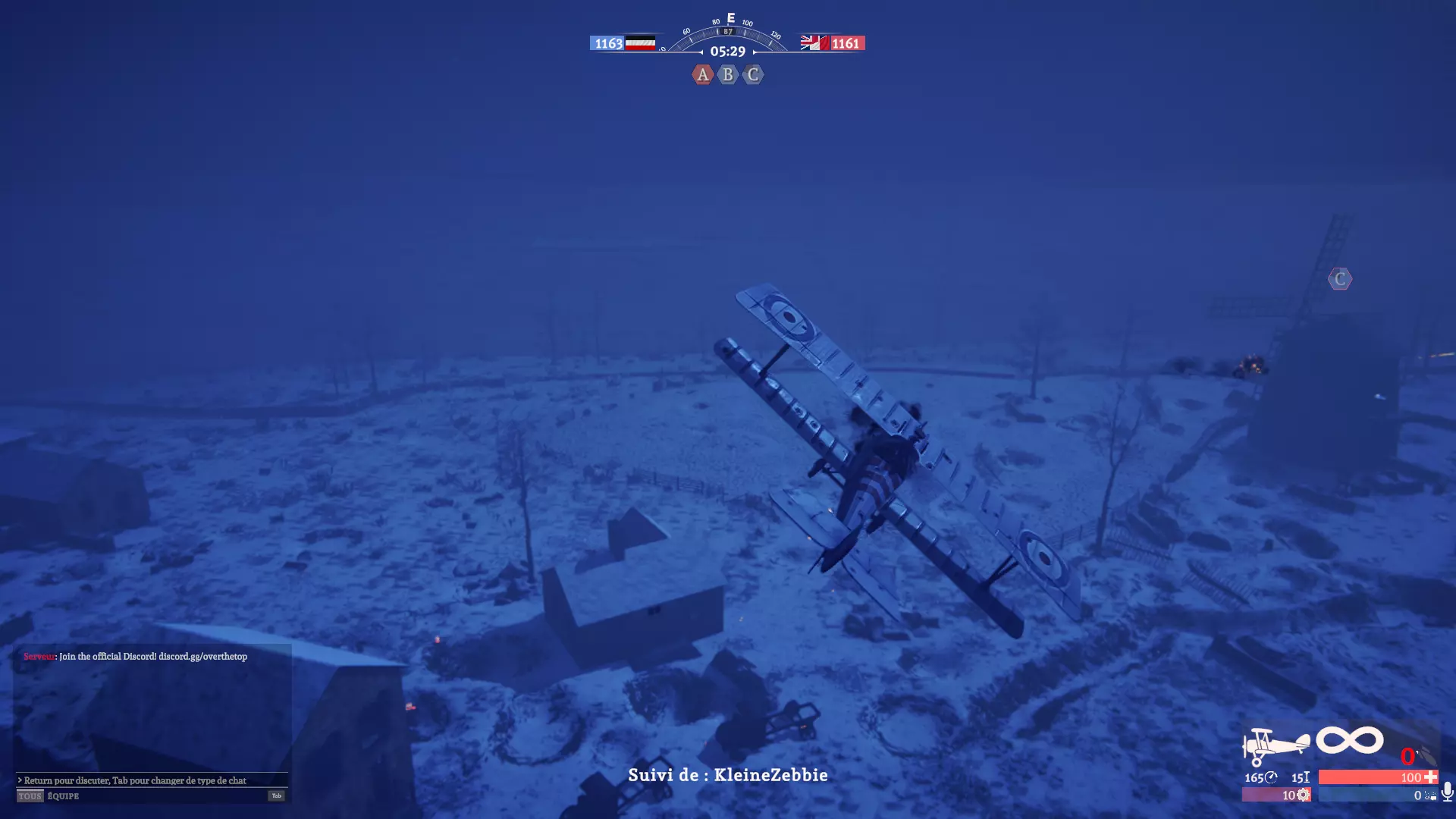Screen dimensions: 1456x819
Task: Switch chat to the ÉQUIPE channel
Action: [x=64, y=796]
